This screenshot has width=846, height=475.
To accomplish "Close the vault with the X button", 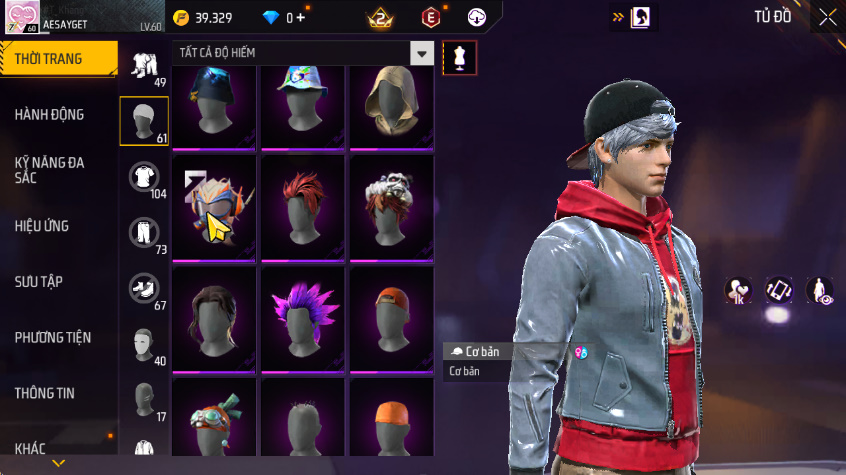I will click(827, 17).
